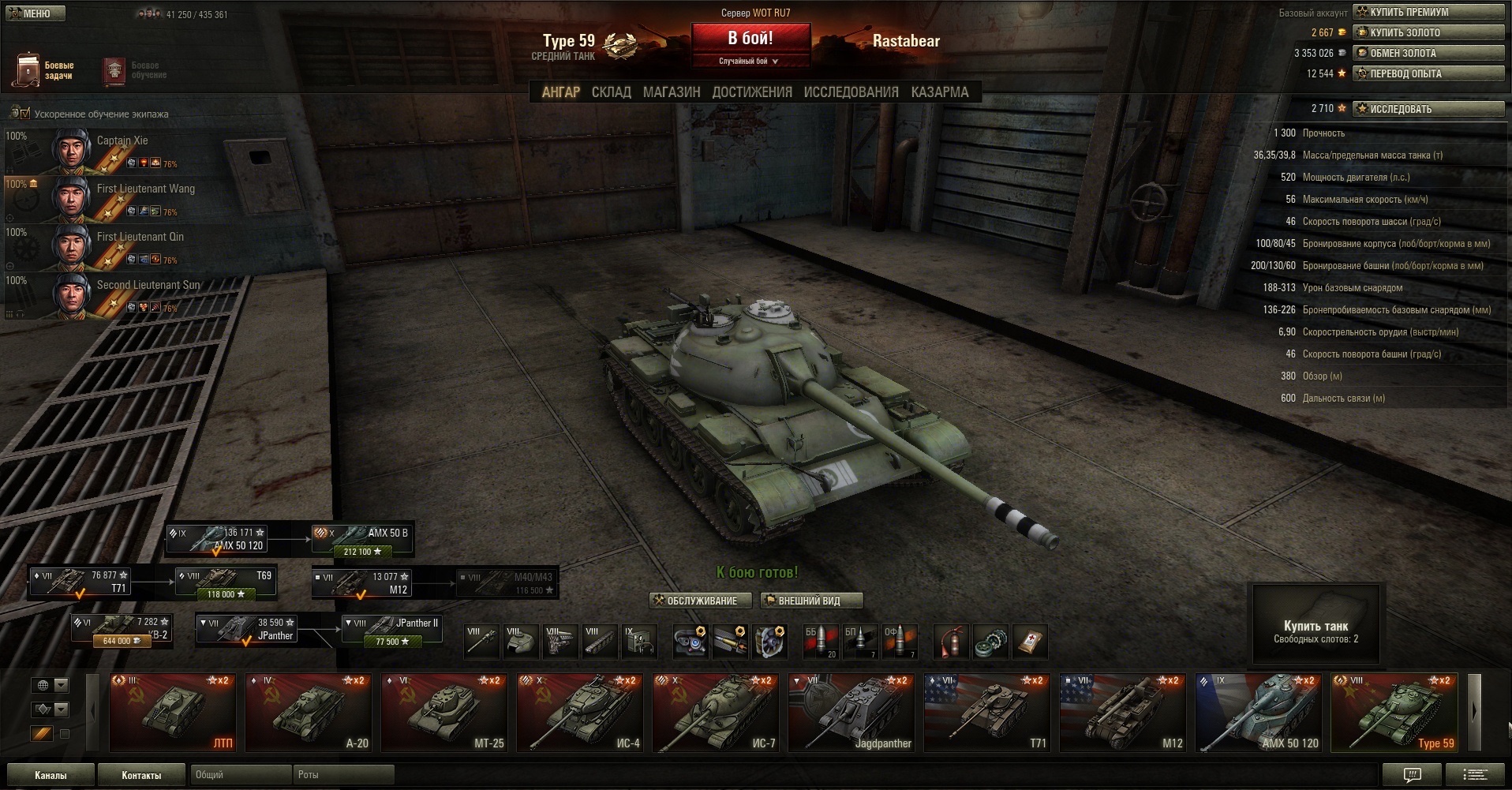
Task: Switch to the СКЛАД tab
Action: 611,92
